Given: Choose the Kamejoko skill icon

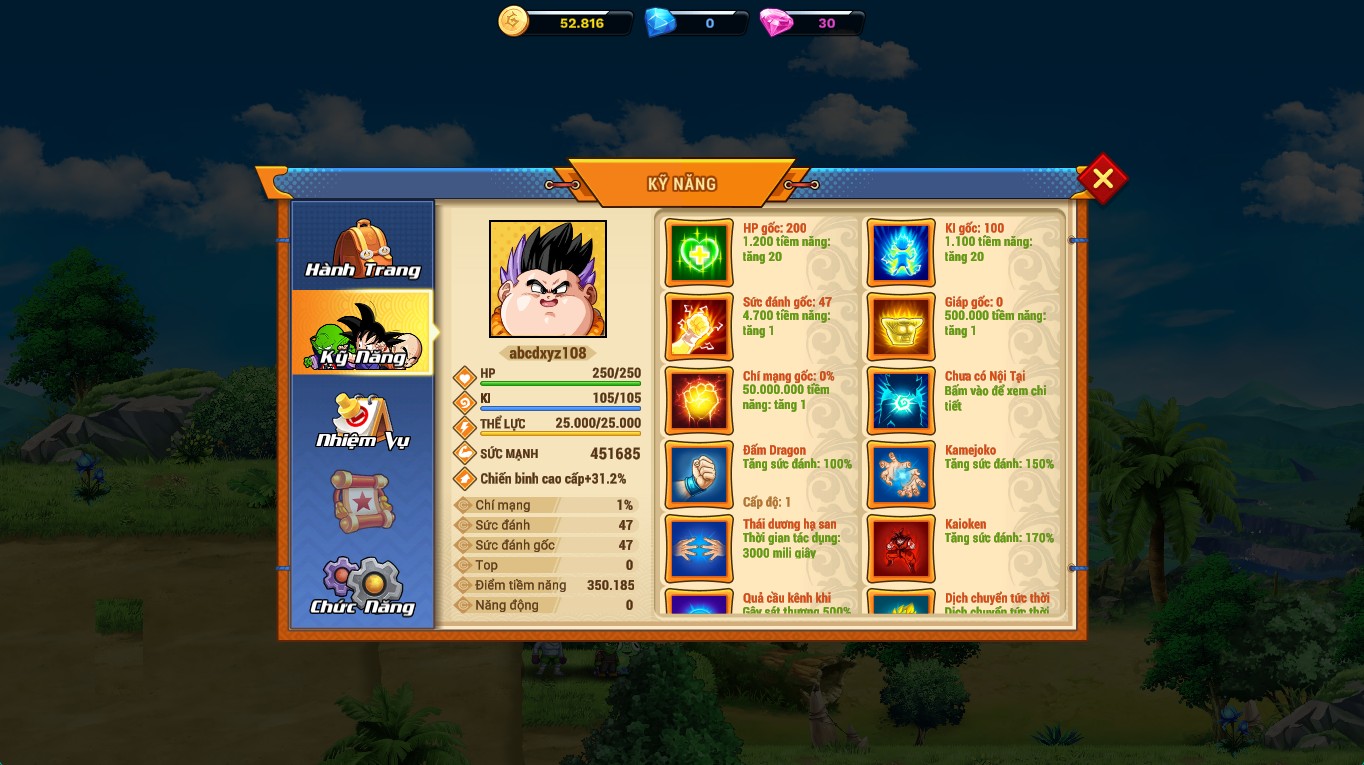Looking at the screenshot, I should tap(901, 475).
